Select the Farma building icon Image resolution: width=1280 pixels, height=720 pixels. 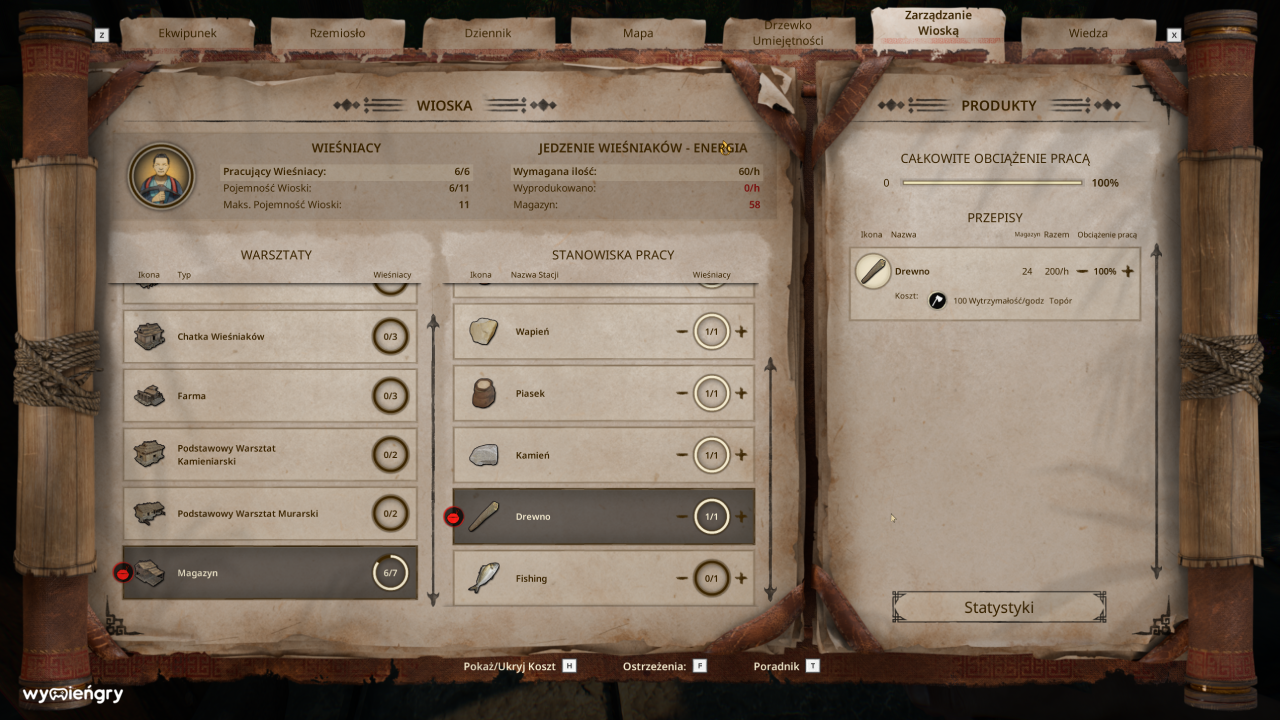(x=148, y=395)
